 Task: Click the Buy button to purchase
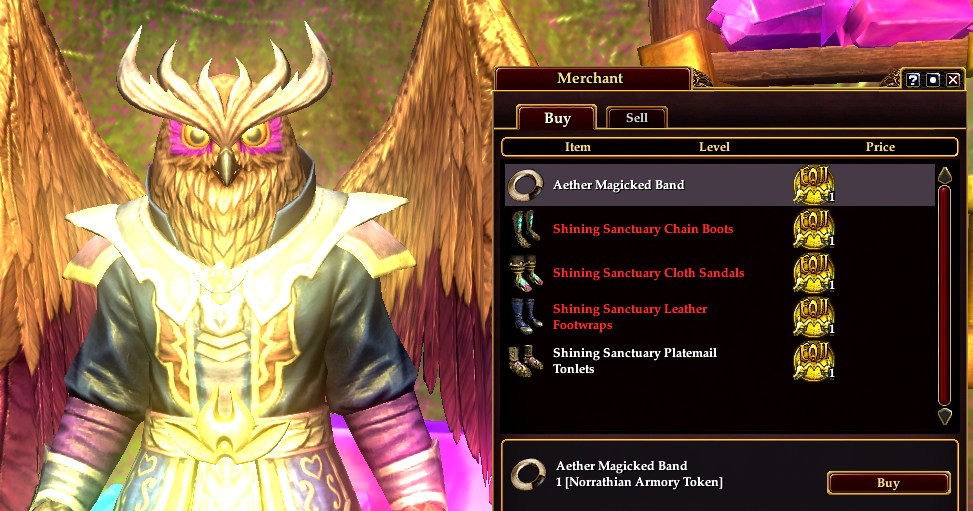click(888, 483)
